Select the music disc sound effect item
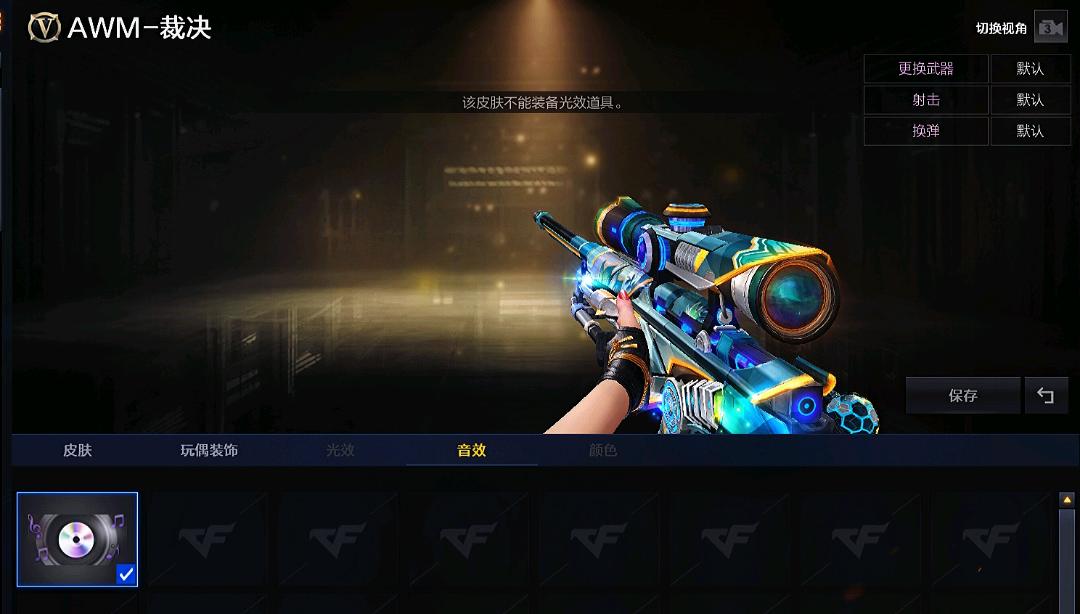The height and width of the screenshot is (614, 1080). click(77, 539)
